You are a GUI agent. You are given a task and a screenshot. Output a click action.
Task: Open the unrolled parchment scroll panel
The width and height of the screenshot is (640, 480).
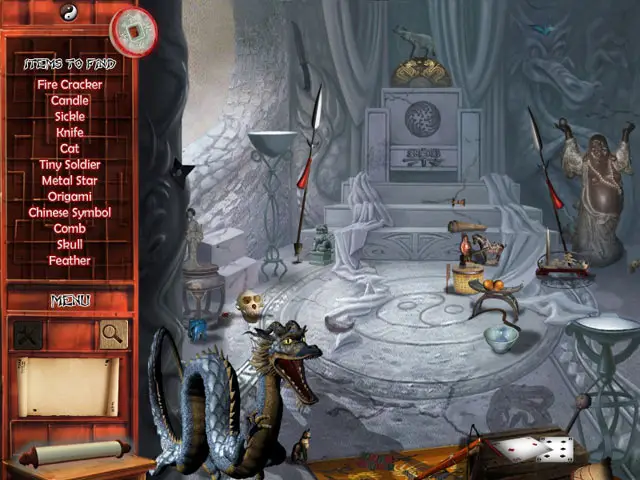69,386
